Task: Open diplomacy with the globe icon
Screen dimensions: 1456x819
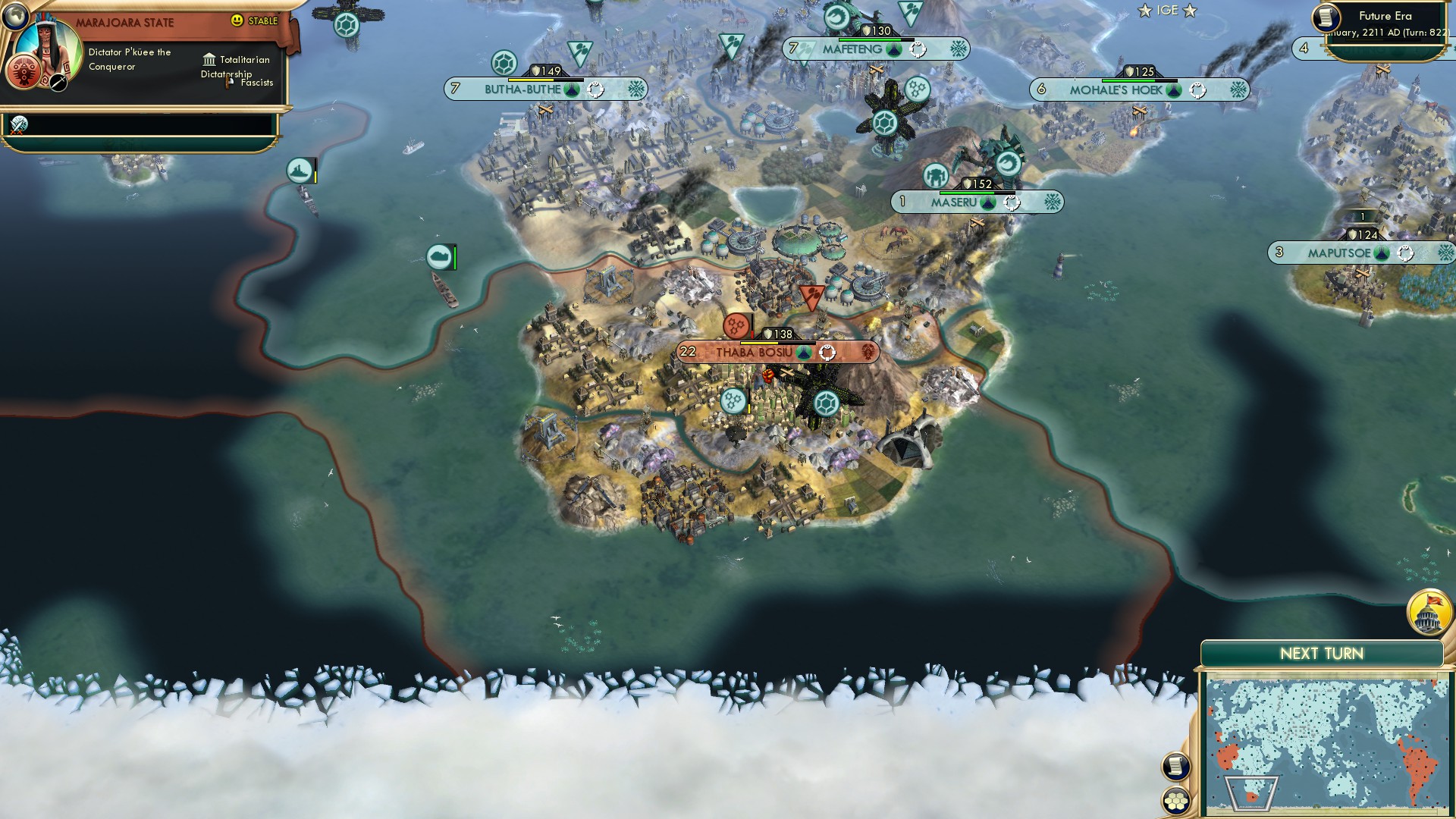Action: [15, 18]
